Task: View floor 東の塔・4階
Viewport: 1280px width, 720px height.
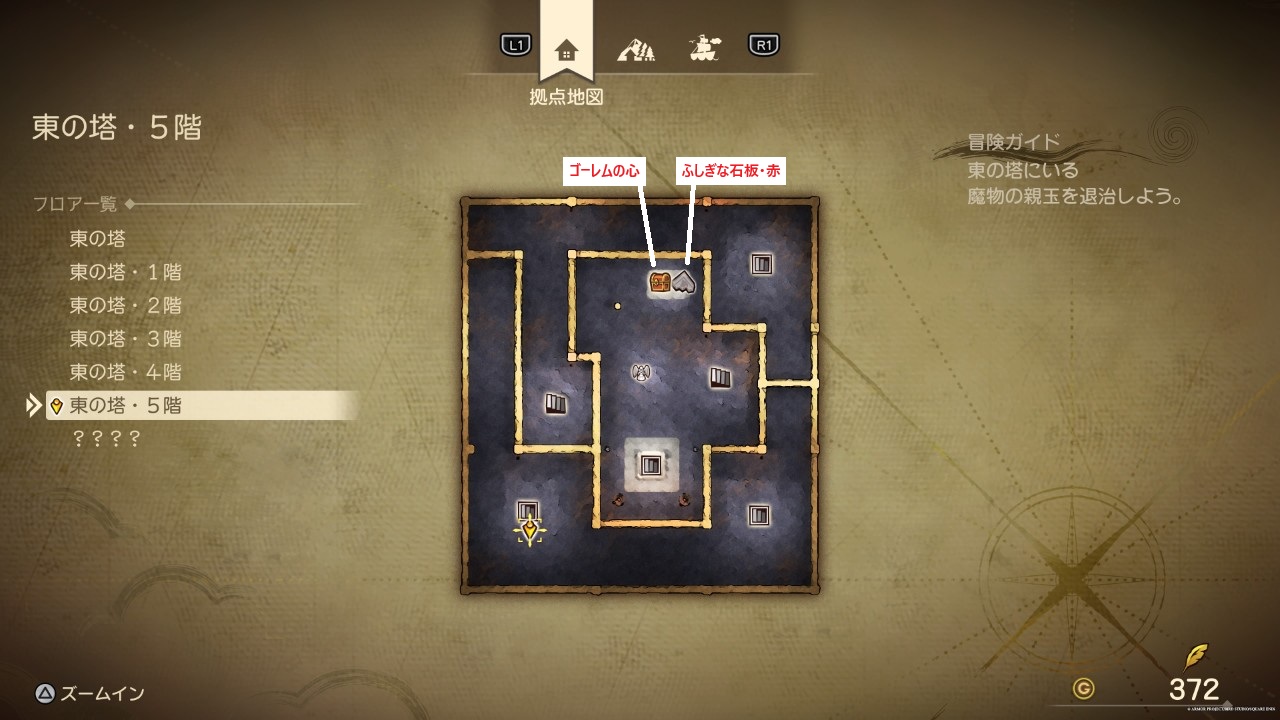Action: 125,372
